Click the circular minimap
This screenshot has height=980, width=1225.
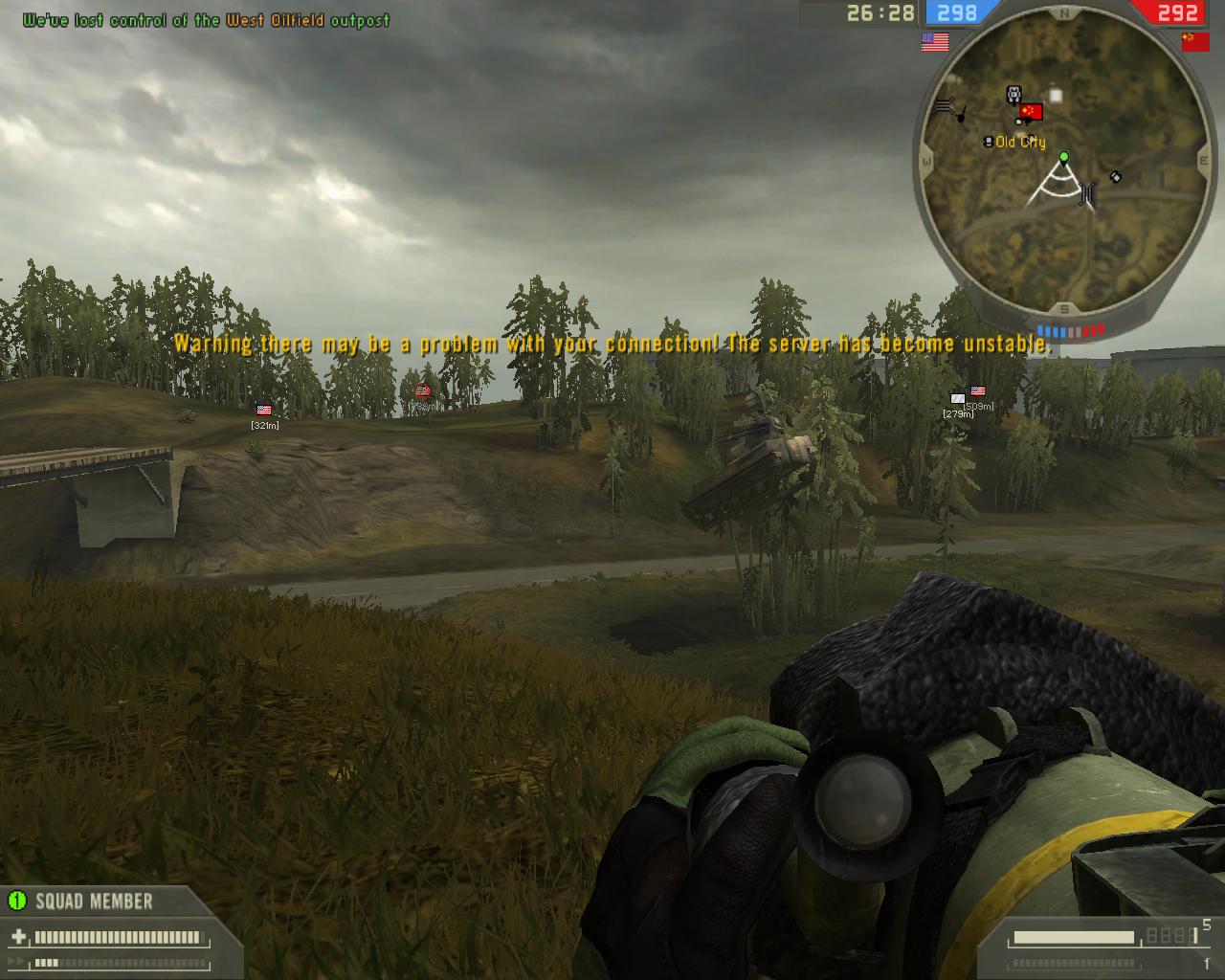1063,166
